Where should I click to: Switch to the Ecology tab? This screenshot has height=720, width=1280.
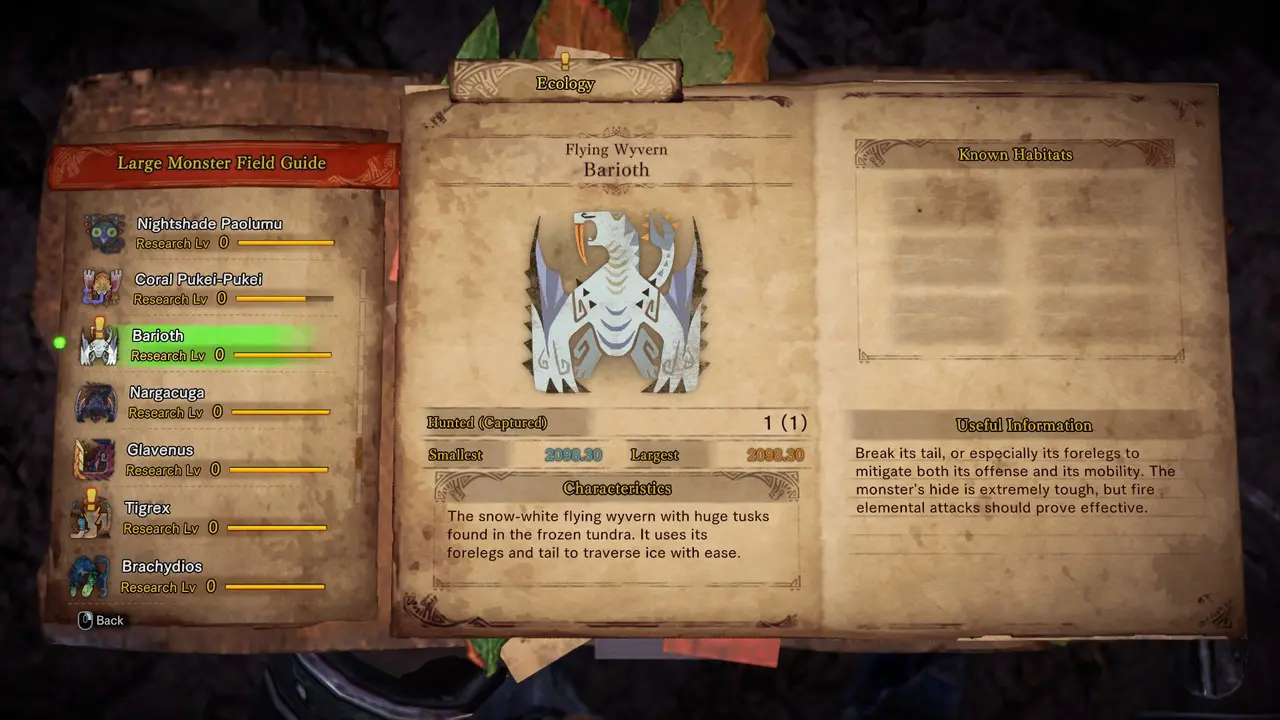tap(565, 83)
